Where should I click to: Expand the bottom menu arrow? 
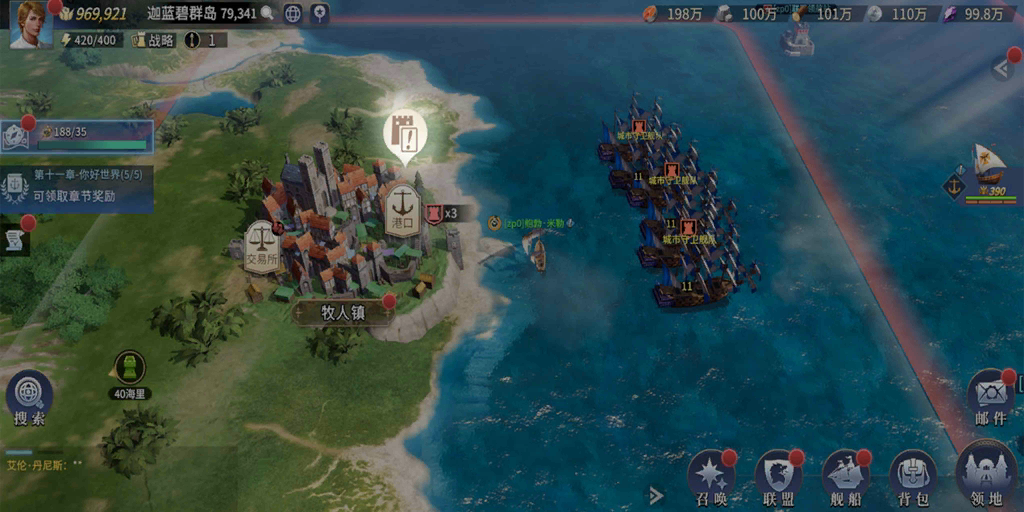click(656, 495)
